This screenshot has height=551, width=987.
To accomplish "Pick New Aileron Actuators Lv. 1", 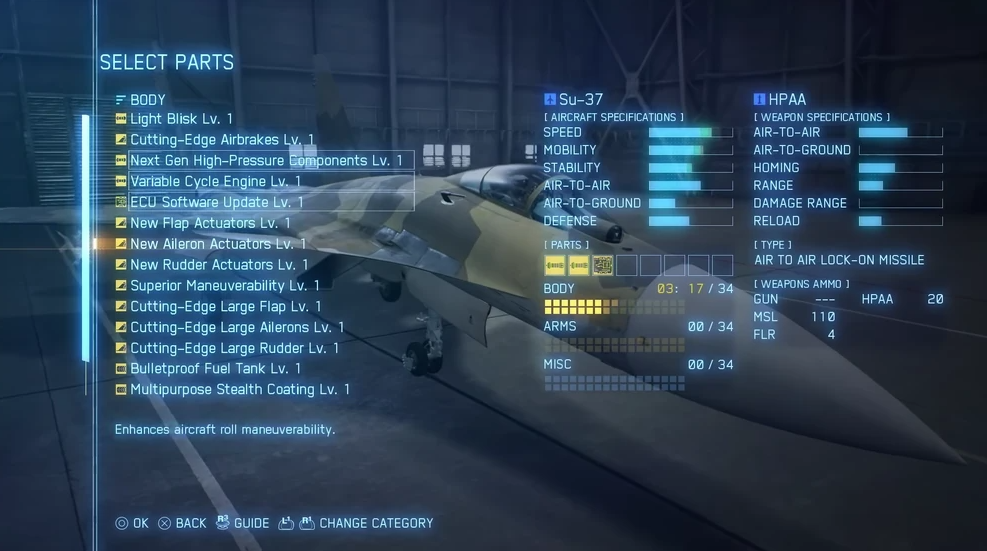I will click(x=218, y=244).
